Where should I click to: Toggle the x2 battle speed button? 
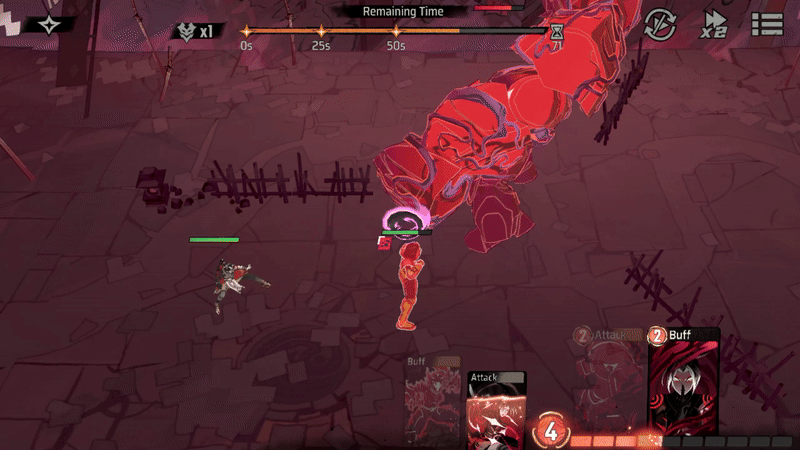point(714,24)
